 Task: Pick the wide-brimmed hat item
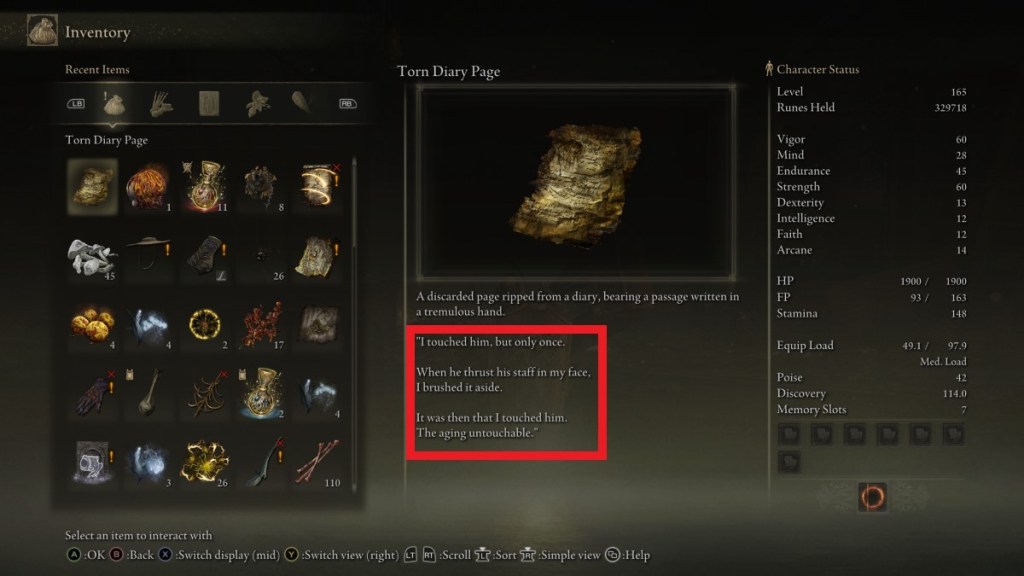point(149,257)
